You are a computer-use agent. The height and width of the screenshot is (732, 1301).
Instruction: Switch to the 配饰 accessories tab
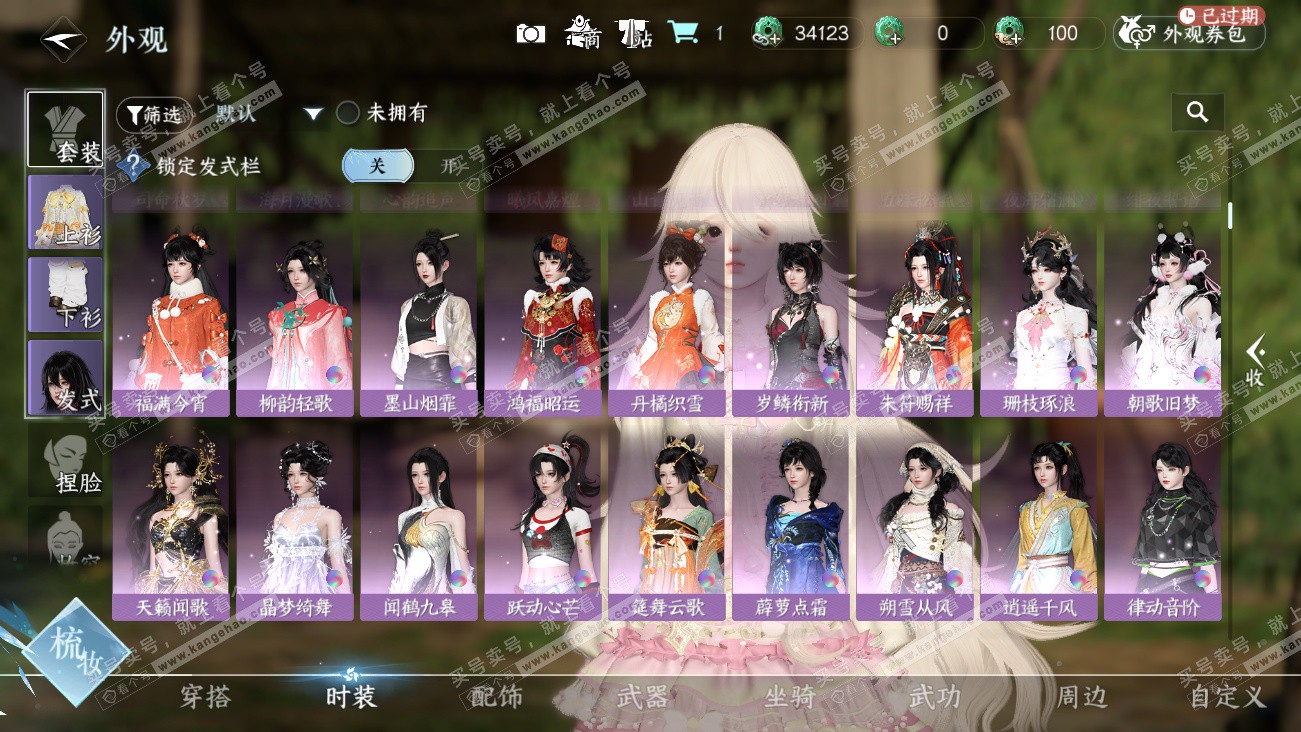[x=496, y=697]
